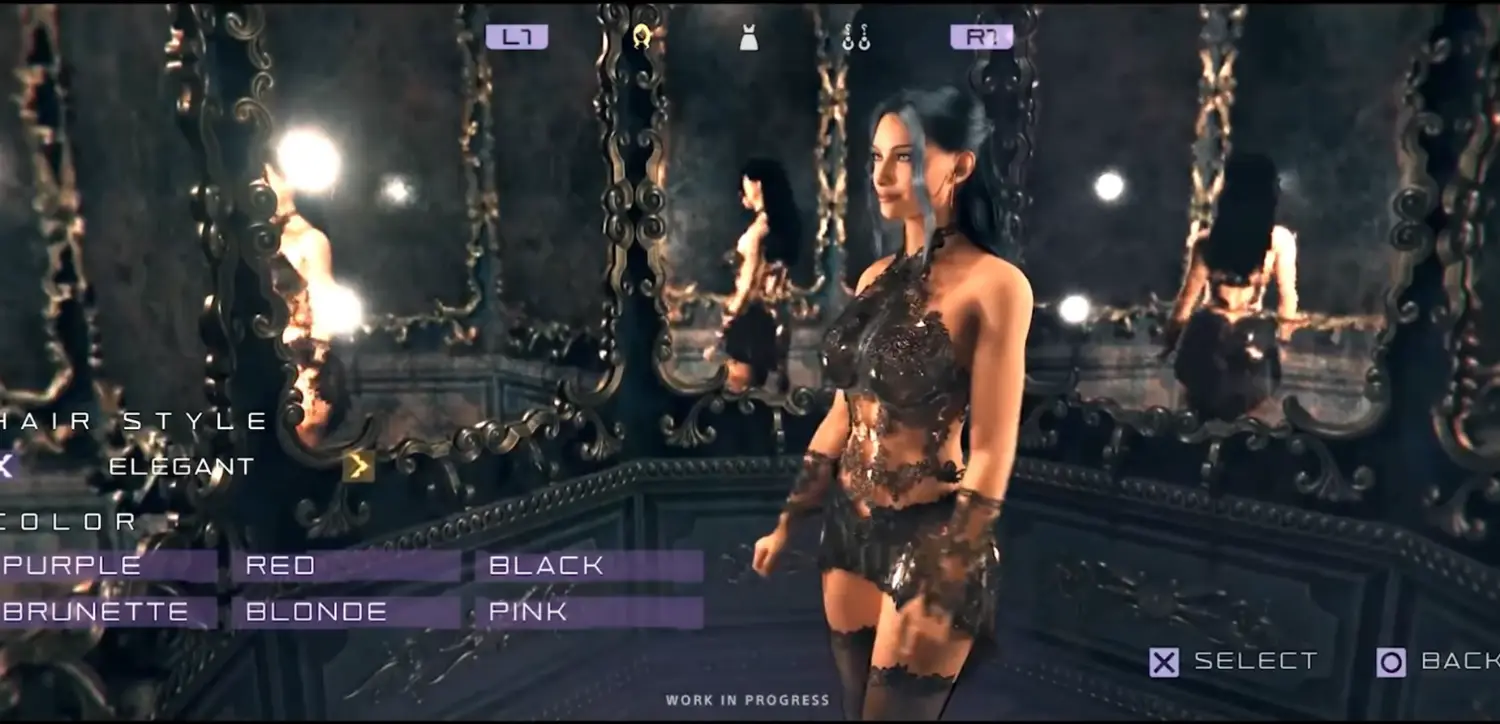Choose the Blonde hair color

click(345, 612)
